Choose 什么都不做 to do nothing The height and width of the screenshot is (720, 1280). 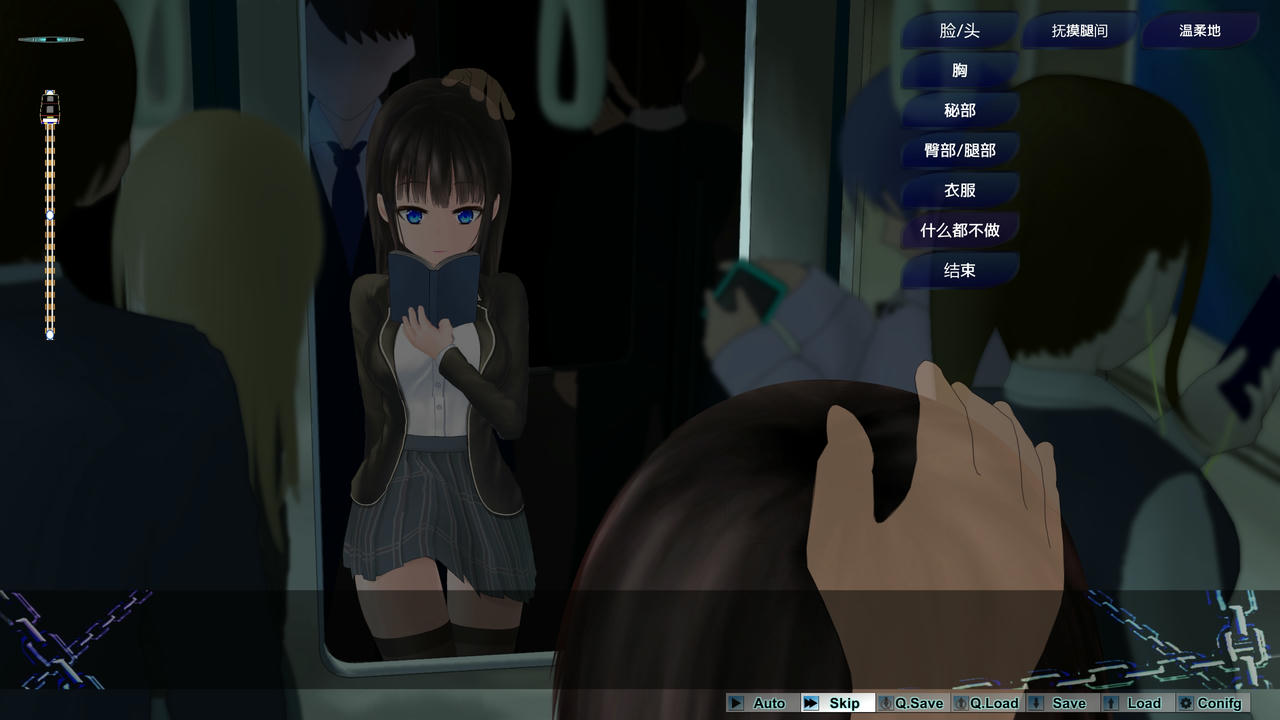958,230
